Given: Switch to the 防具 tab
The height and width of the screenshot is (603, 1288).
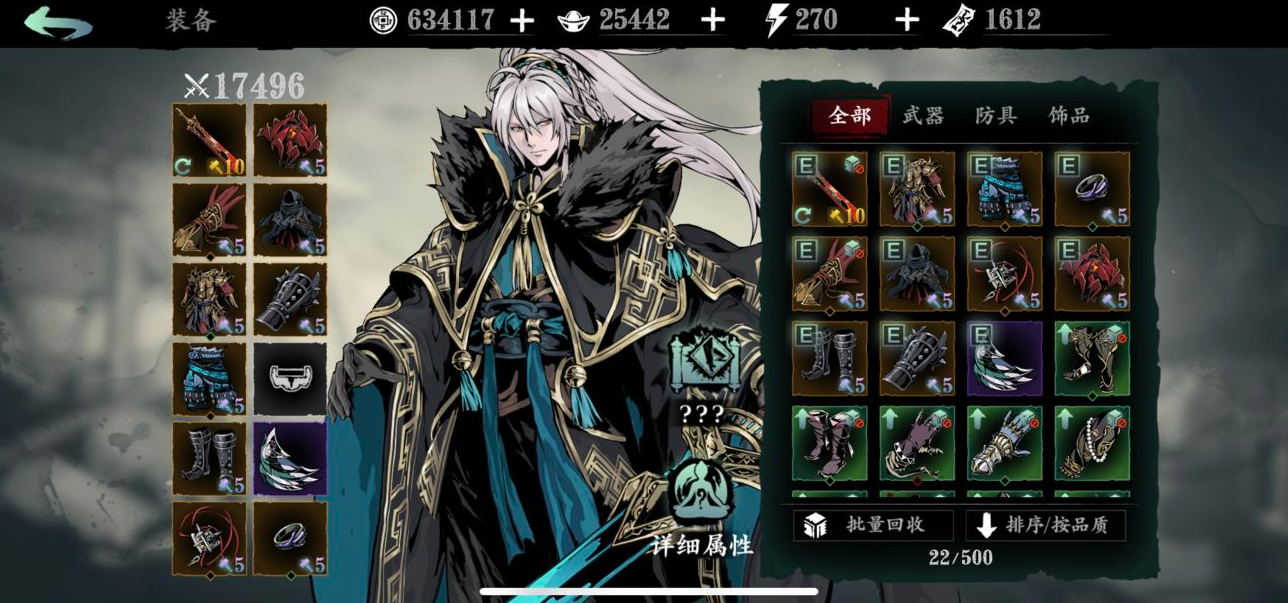Looking at the screenshot, I should [x=995, y=116].
